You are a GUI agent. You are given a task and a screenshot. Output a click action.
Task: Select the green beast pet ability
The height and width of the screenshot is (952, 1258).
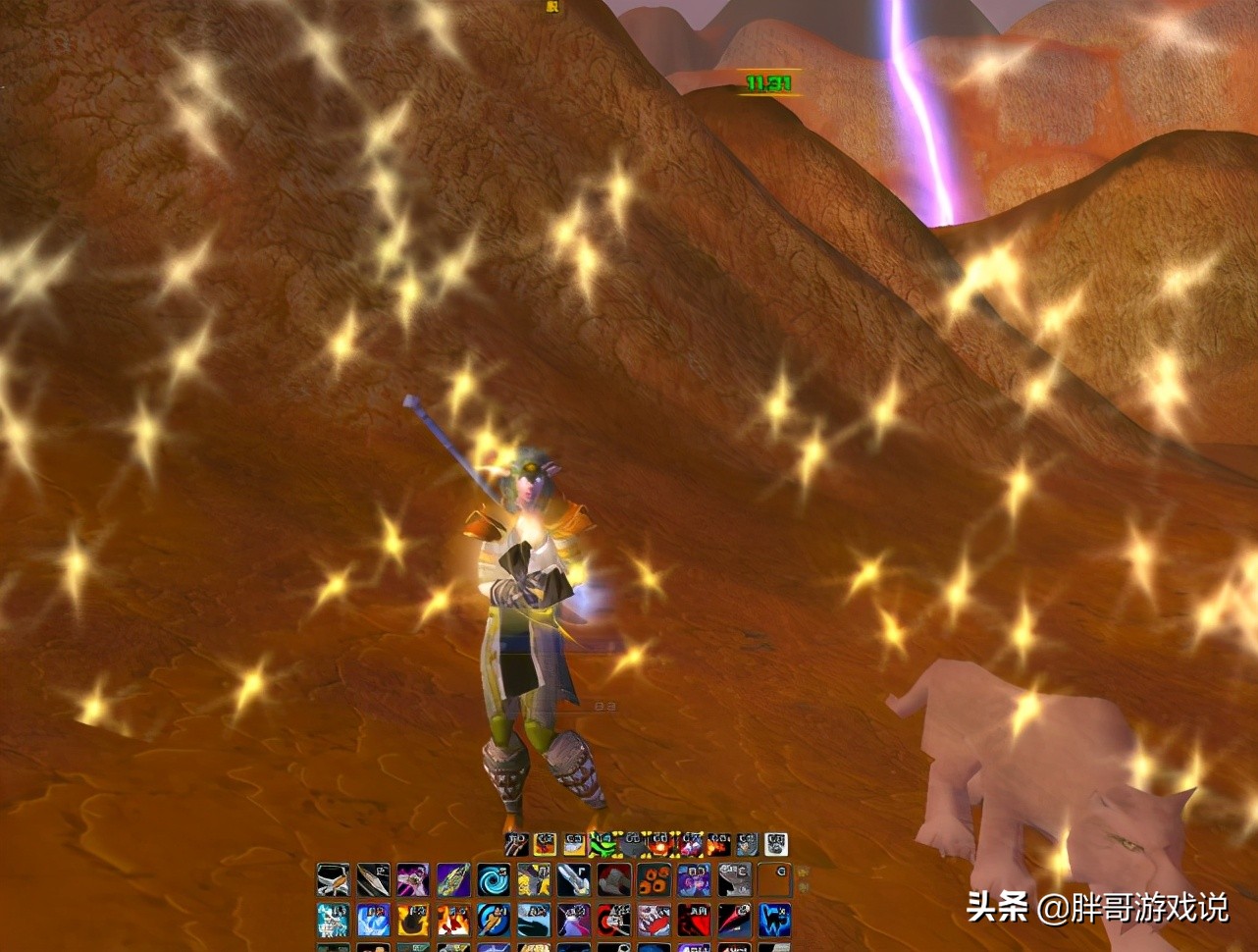tap(602, 845)
